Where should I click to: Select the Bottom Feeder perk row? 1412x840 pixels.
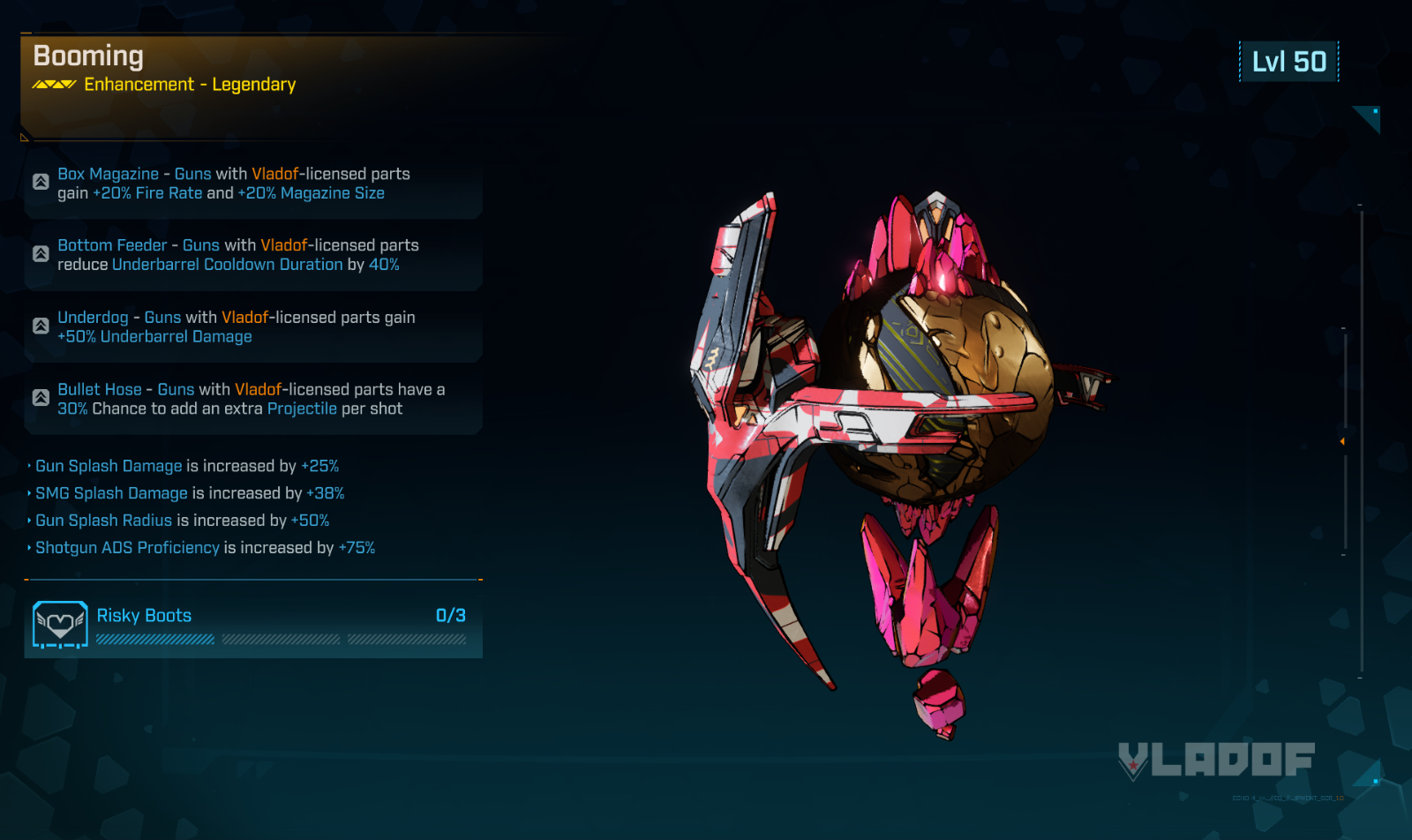tap(253, 255)
